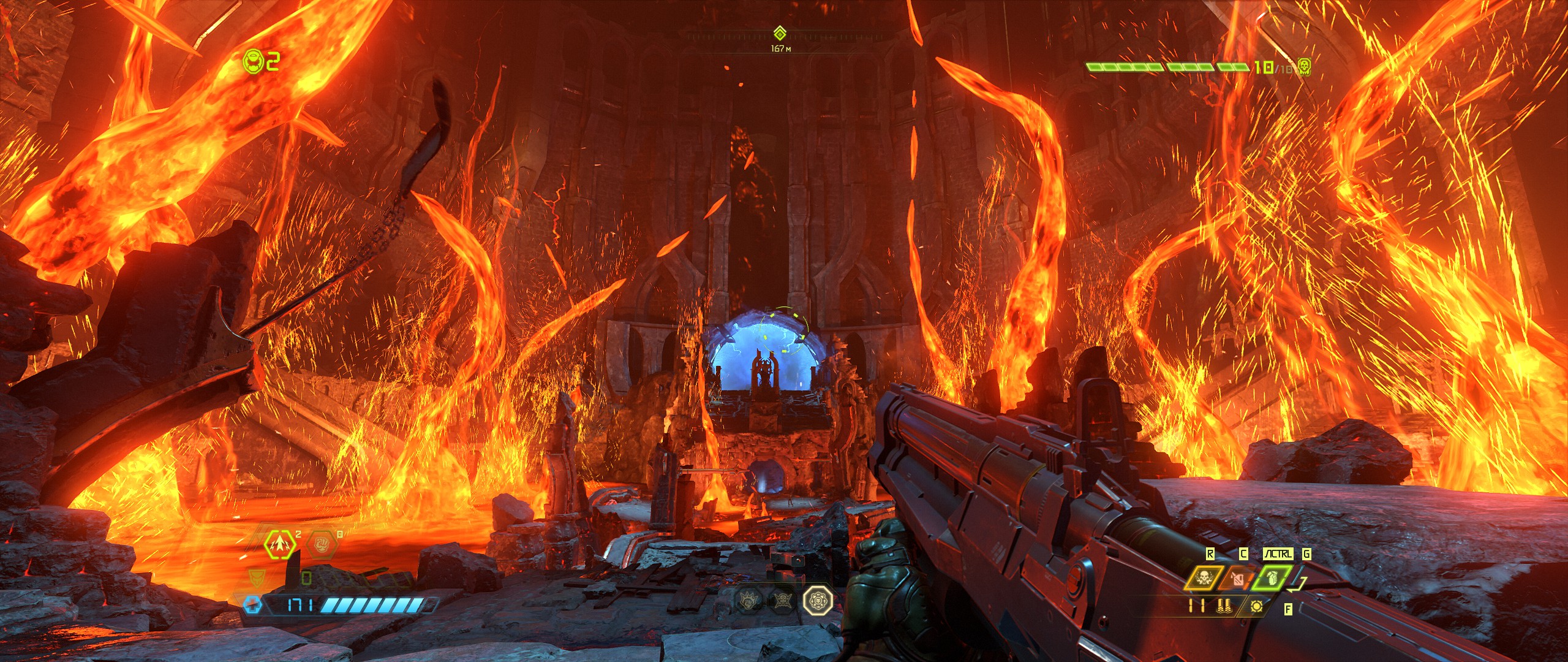
Task: Activate the flaming skull Flame Belch icon
Action: point(1201,578)
